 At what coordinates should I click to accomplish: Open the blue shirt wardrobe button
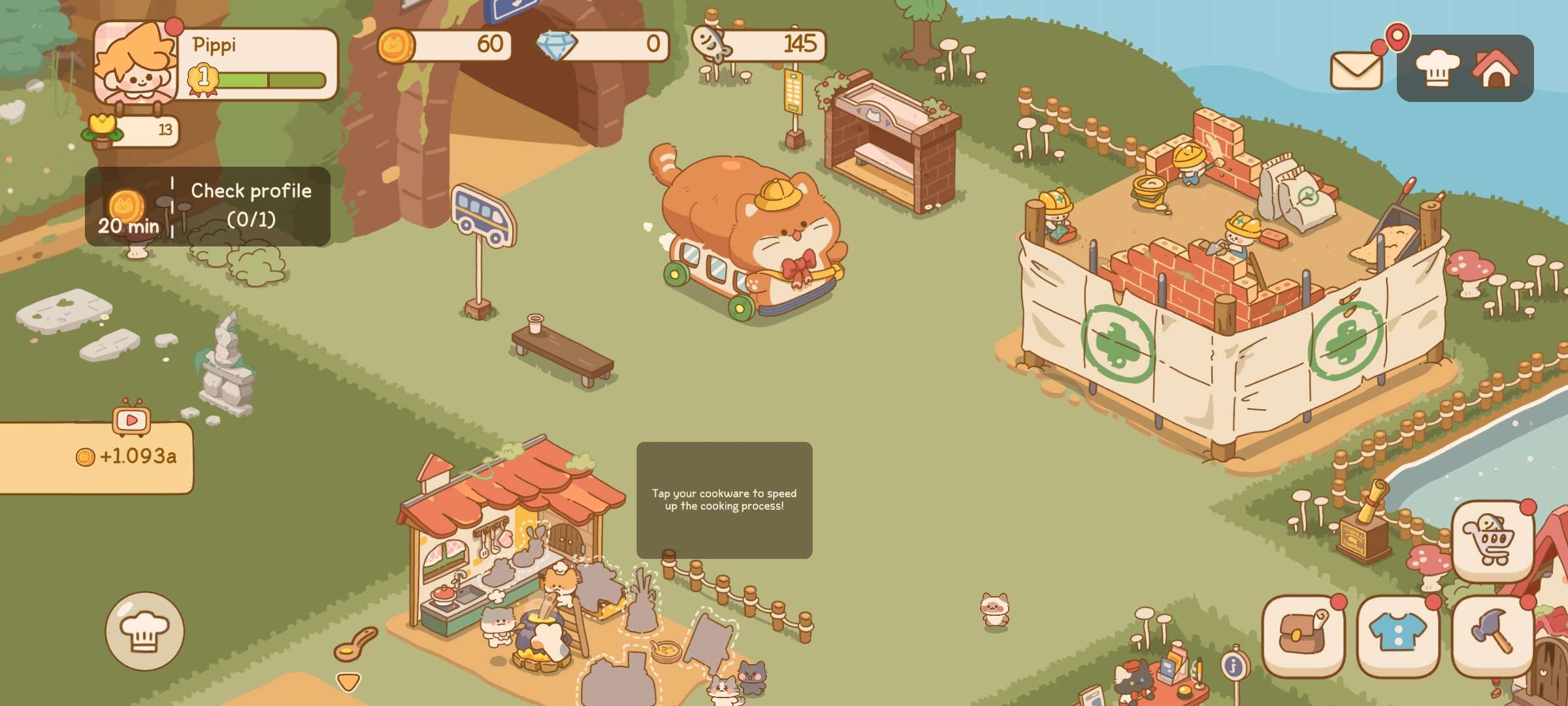tap(1397, 635)
